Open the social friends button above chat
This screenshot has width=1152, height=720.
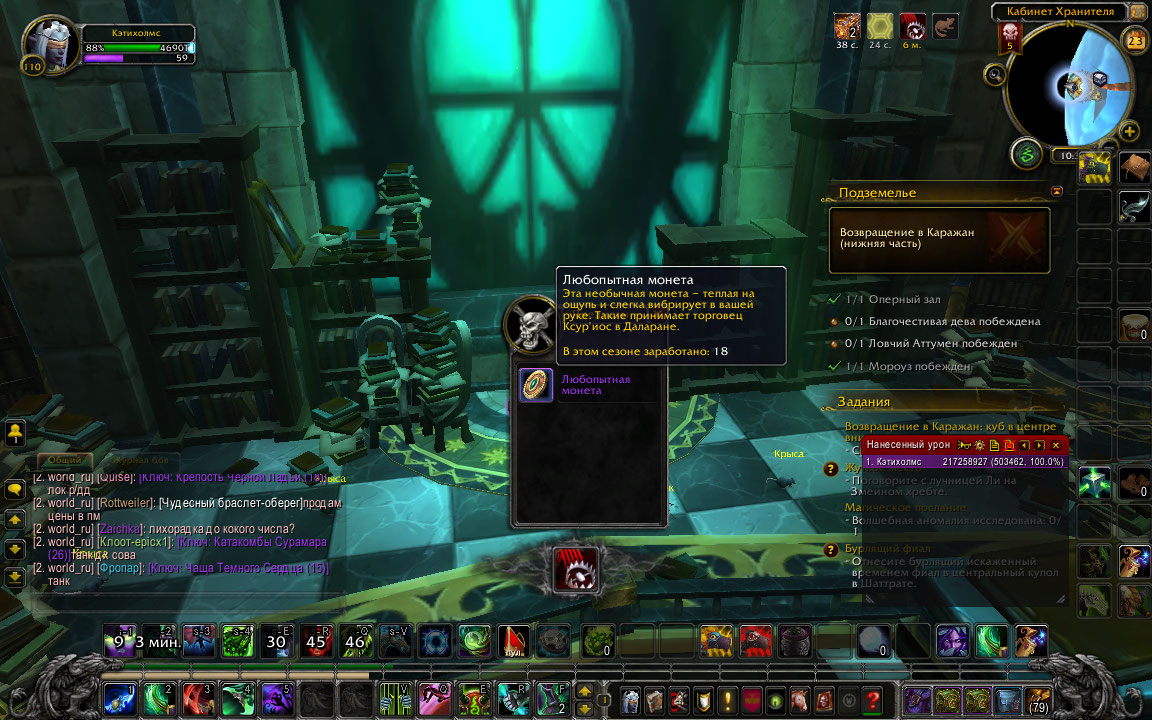coord(16,433)
